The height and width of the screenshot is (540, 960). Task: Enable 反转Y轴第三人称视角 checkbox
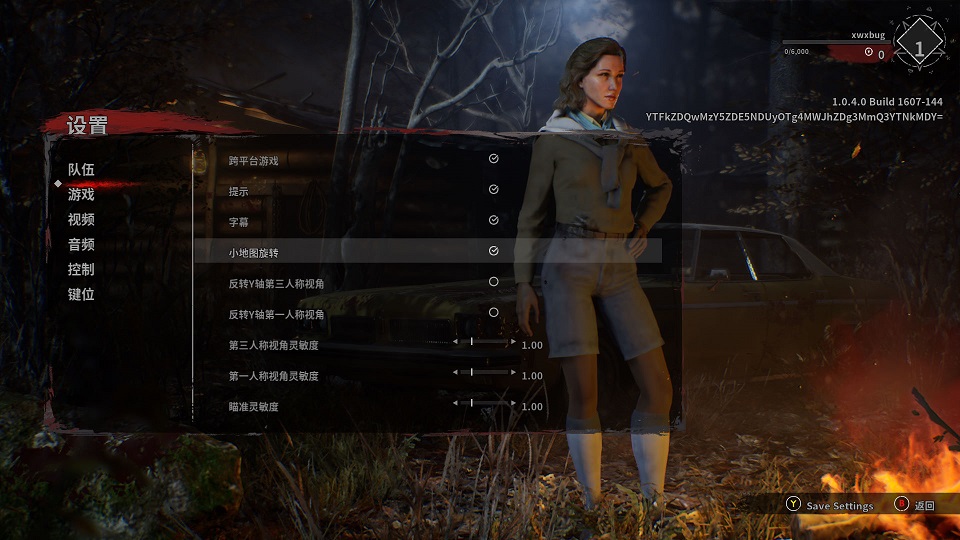click(x=493, y=283)
